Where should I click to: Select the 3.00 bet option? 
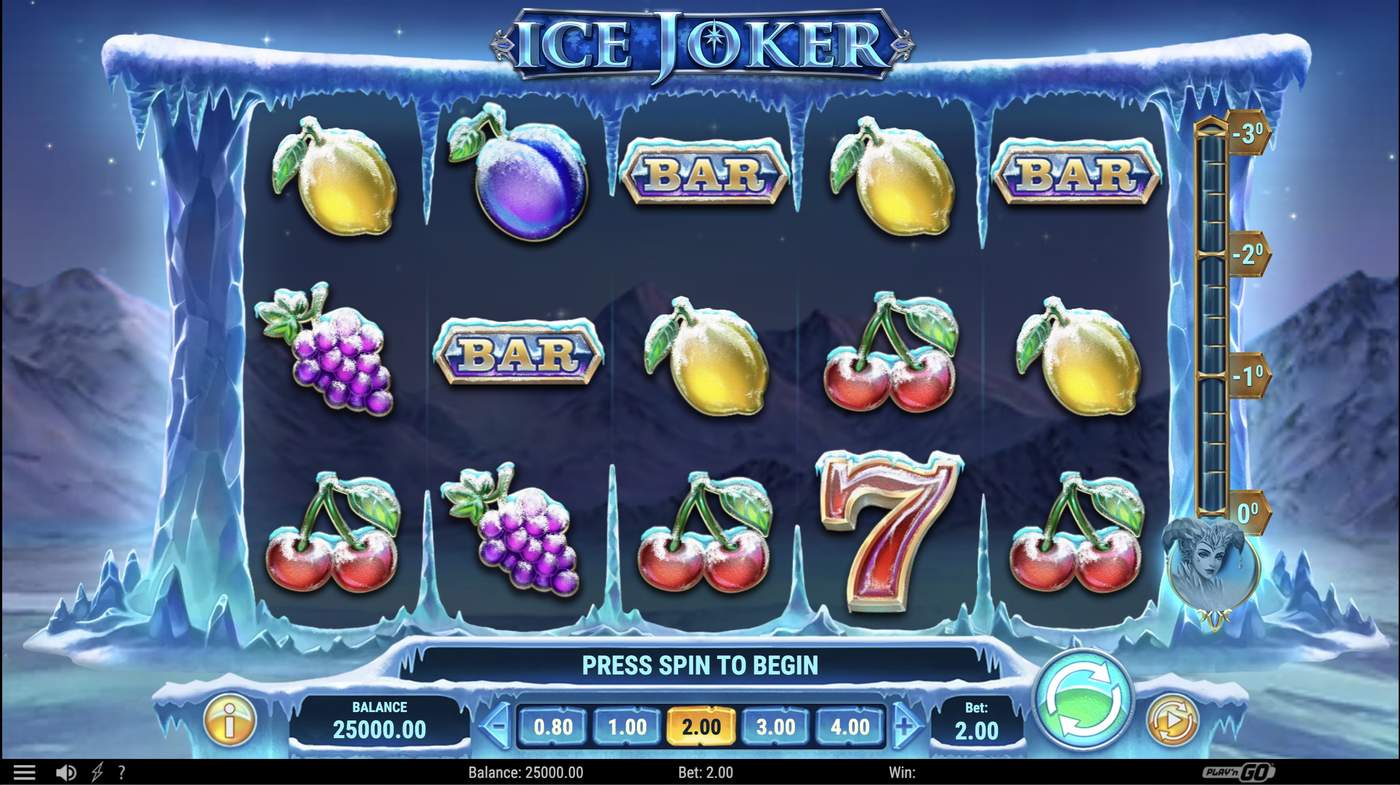pos(775,726)
